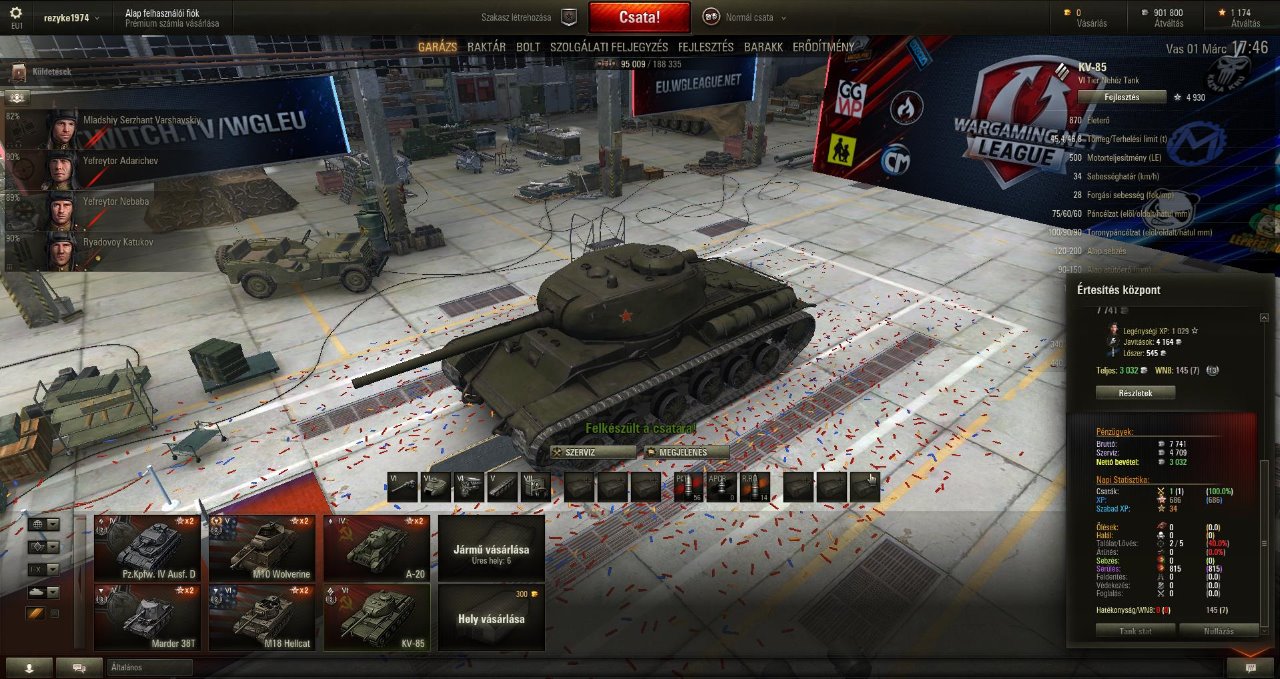Open the Normál csata battle type dropdown
The height and width of the screenshot is (679, 1280).
pyautogui.click(x=745, y=17)
